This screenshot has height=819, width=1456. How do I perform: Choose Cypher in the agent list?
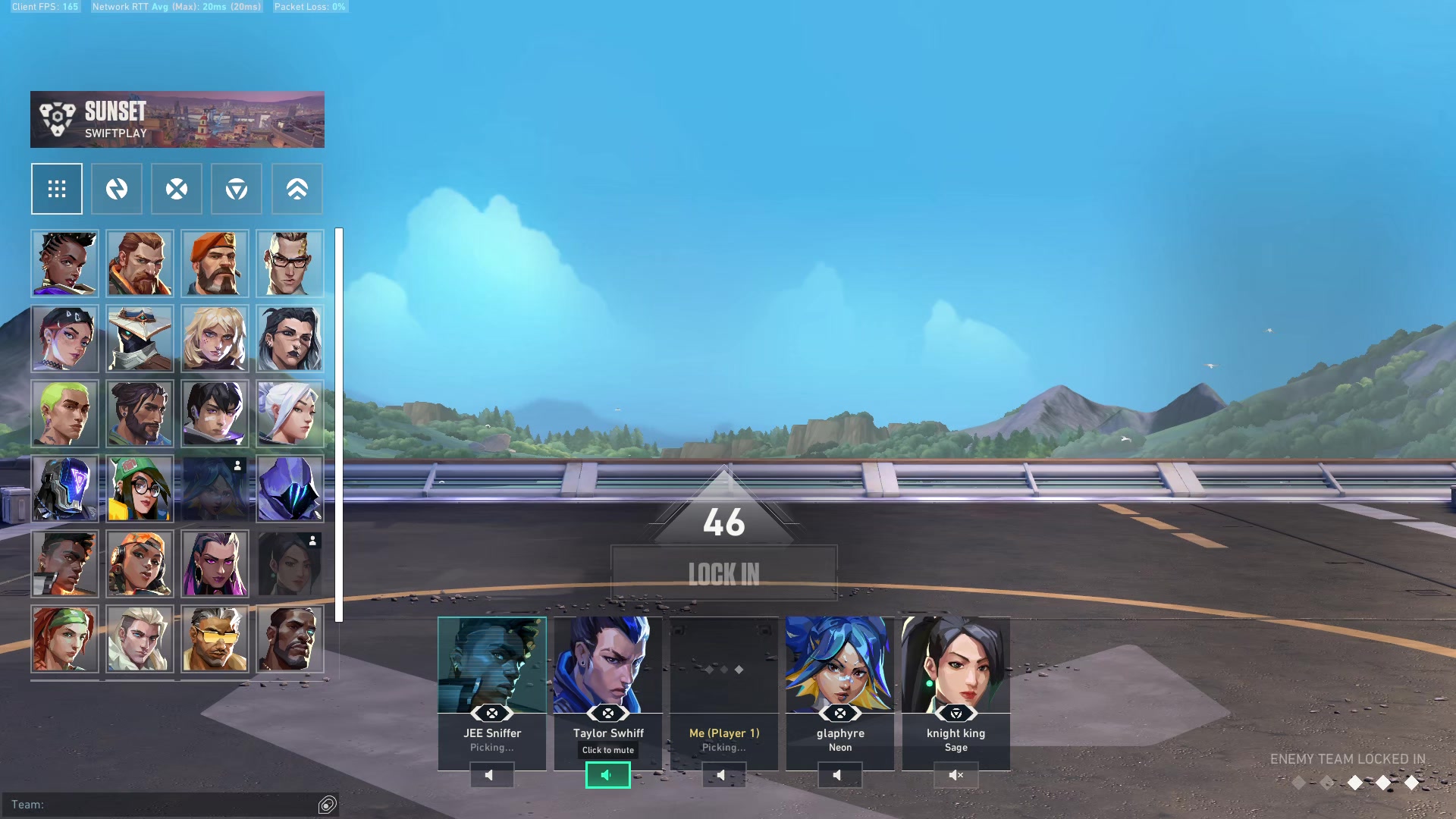click(140, 338)
